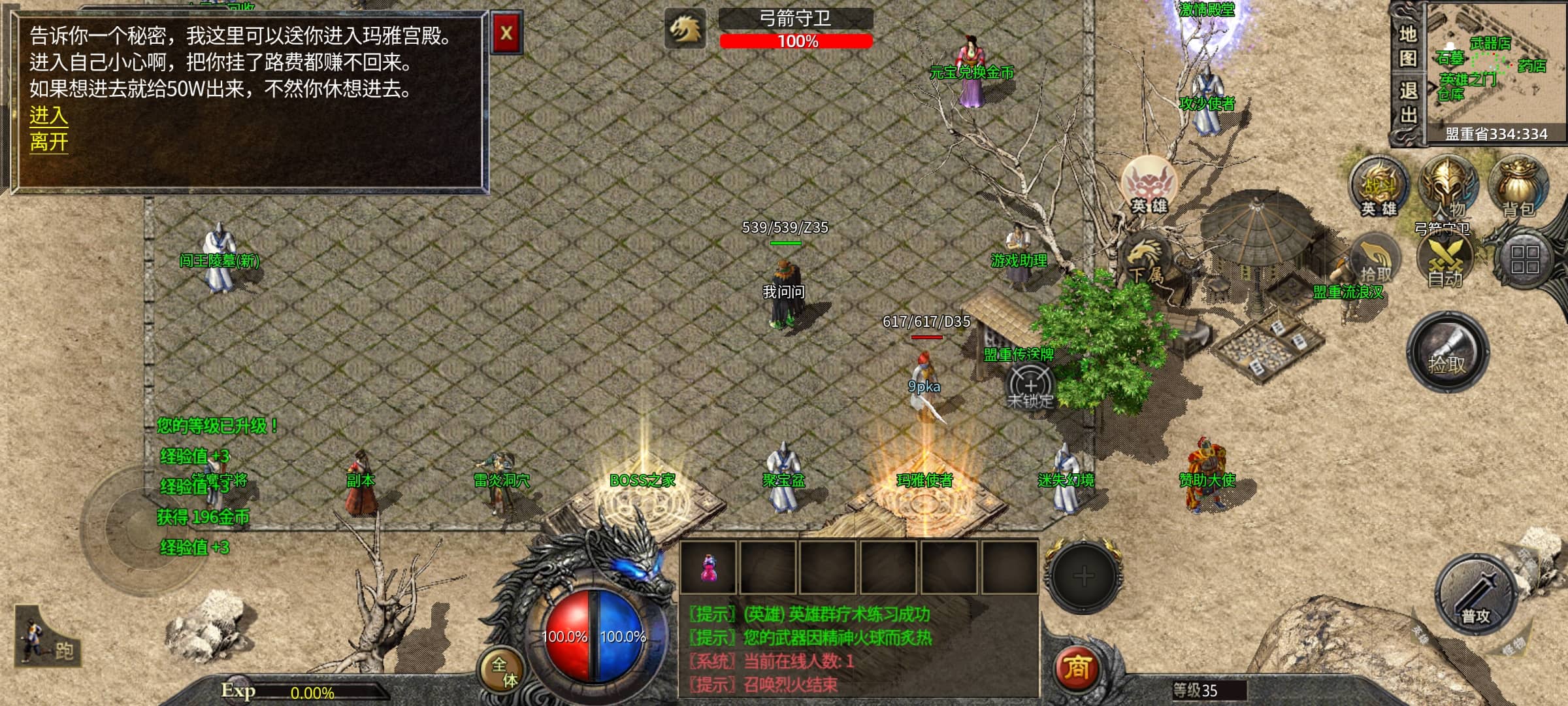
Task: Open the four-square grid menu button
Action: [1525, 260]
